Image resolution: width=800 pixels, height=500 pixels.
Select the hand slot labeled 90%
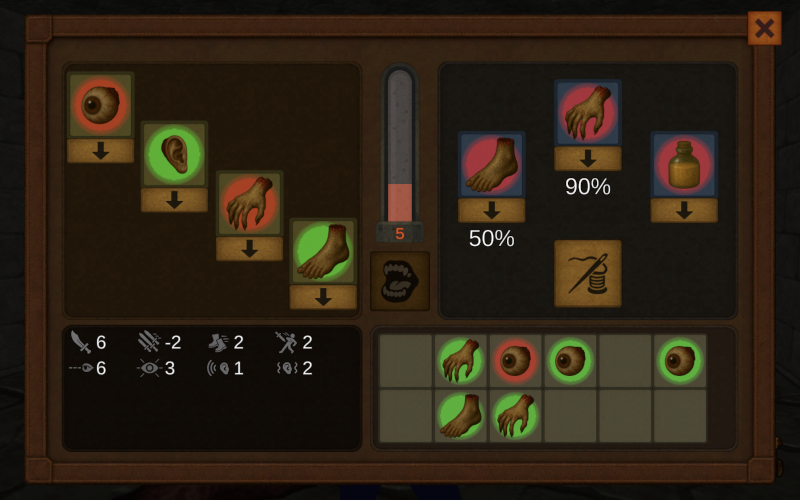pyautogui.click(x=588, y=113)
